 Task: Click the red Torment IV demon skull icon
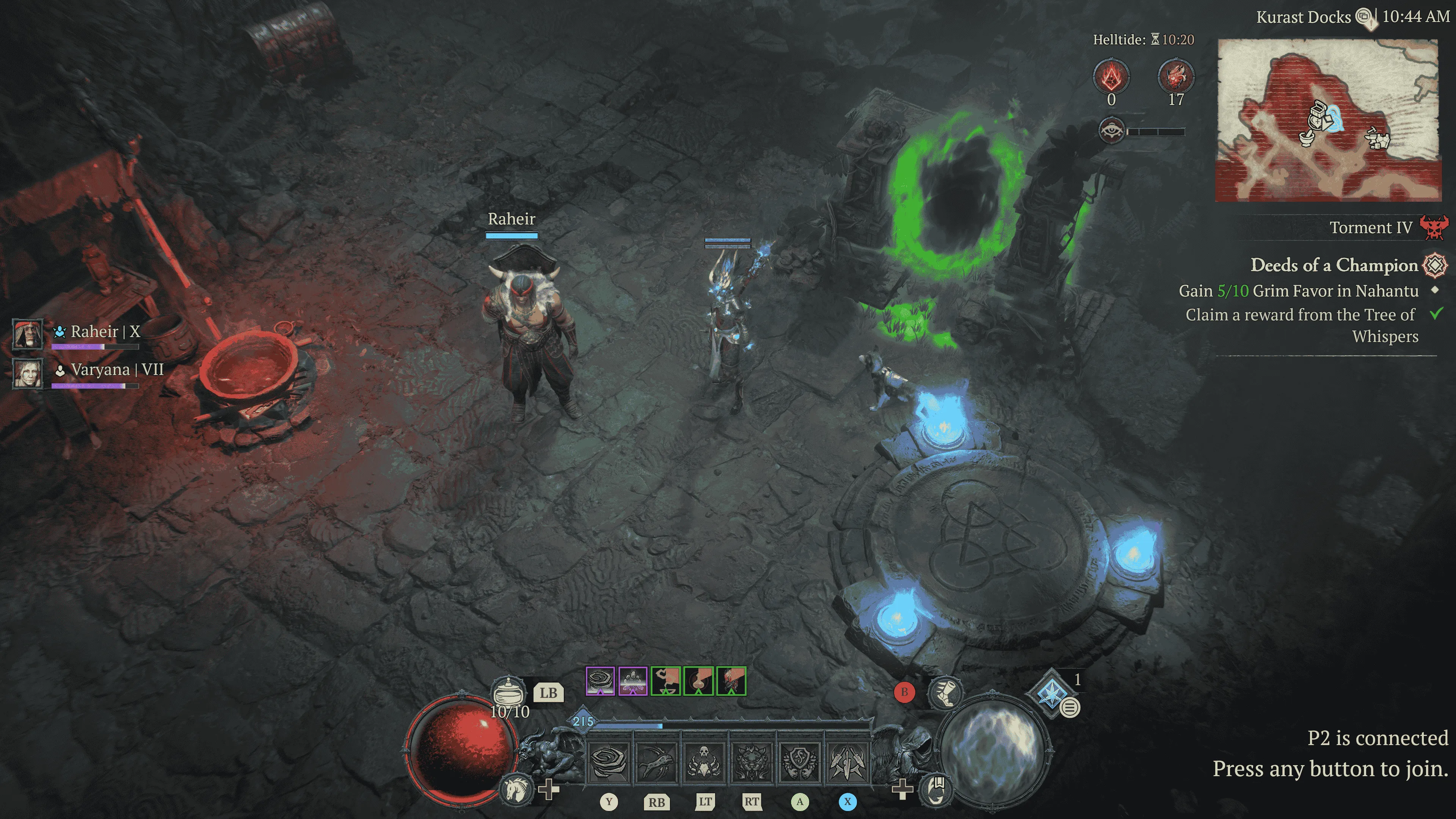pos(1433,227)
